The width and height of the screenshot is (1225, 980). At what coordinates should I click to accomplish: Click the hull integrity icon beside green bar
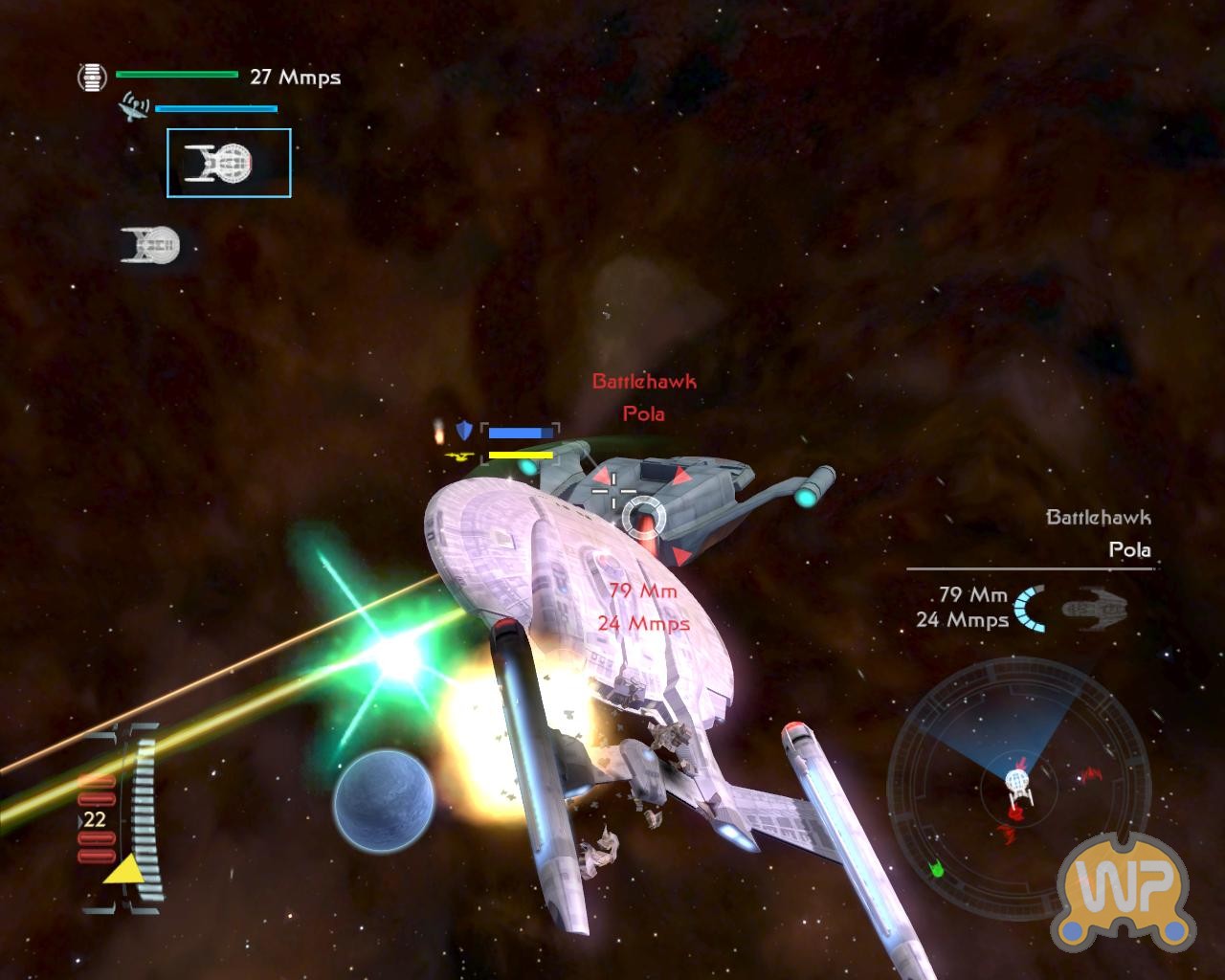pyautogui.click(x=92, y=77)
